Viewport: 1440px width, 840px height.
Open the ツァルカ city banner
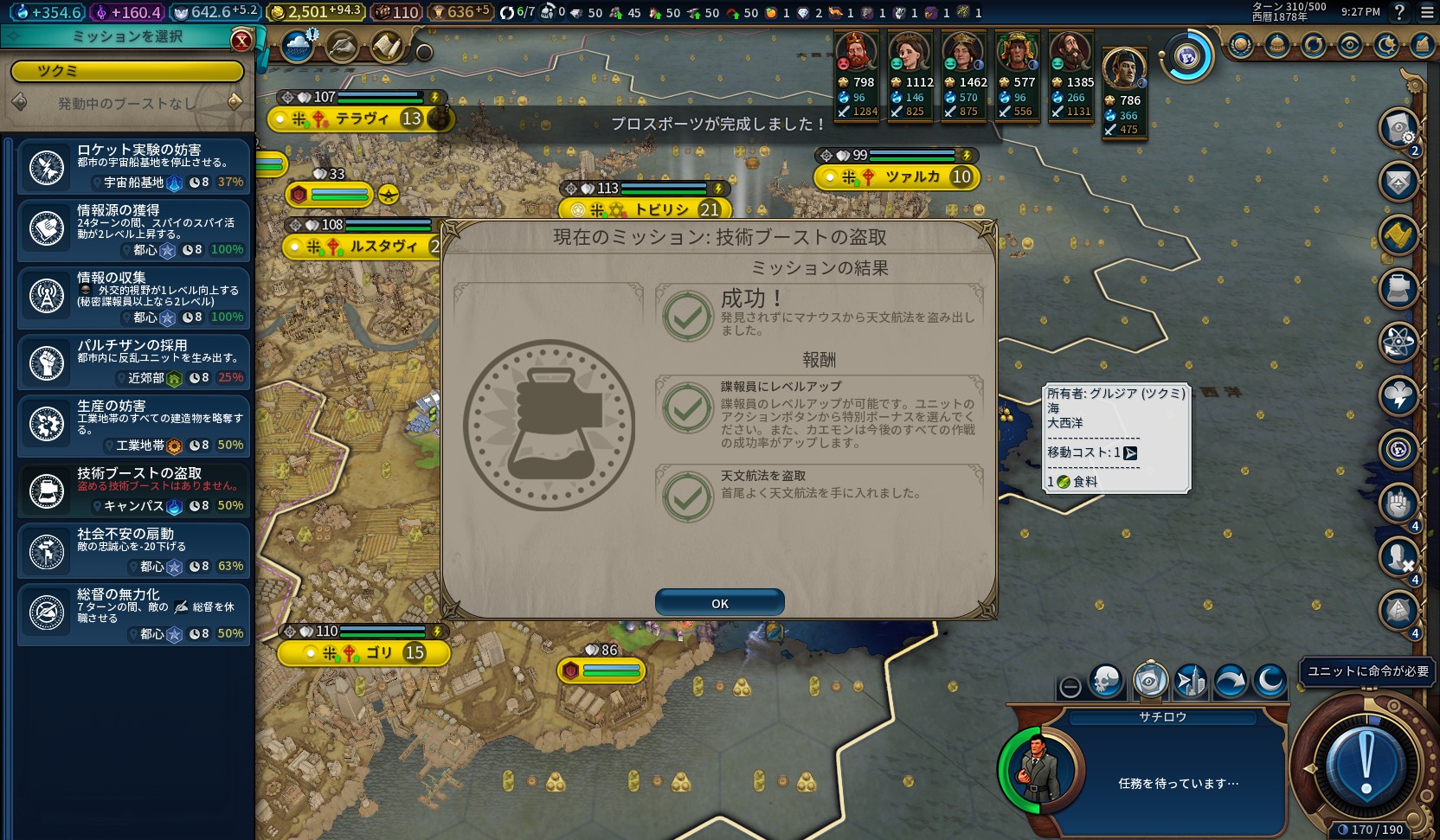pyautogui.click(x=911, y=176)
